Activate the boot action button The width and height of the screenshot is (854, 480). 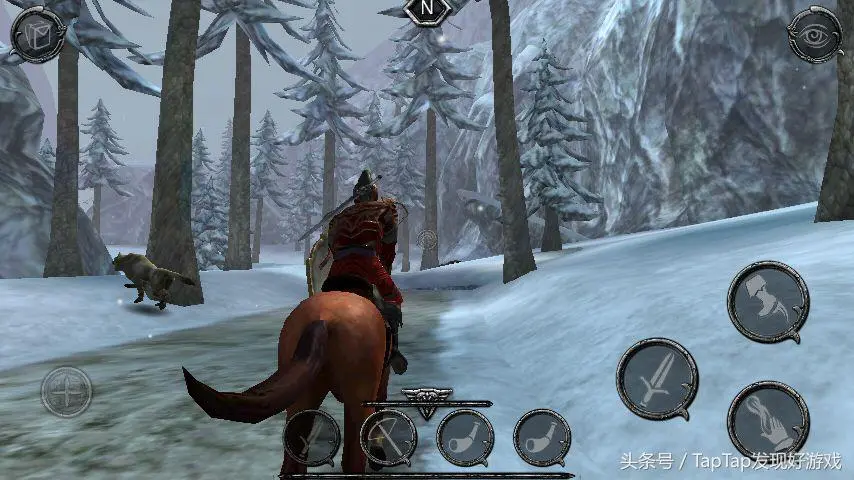[768, 301]
